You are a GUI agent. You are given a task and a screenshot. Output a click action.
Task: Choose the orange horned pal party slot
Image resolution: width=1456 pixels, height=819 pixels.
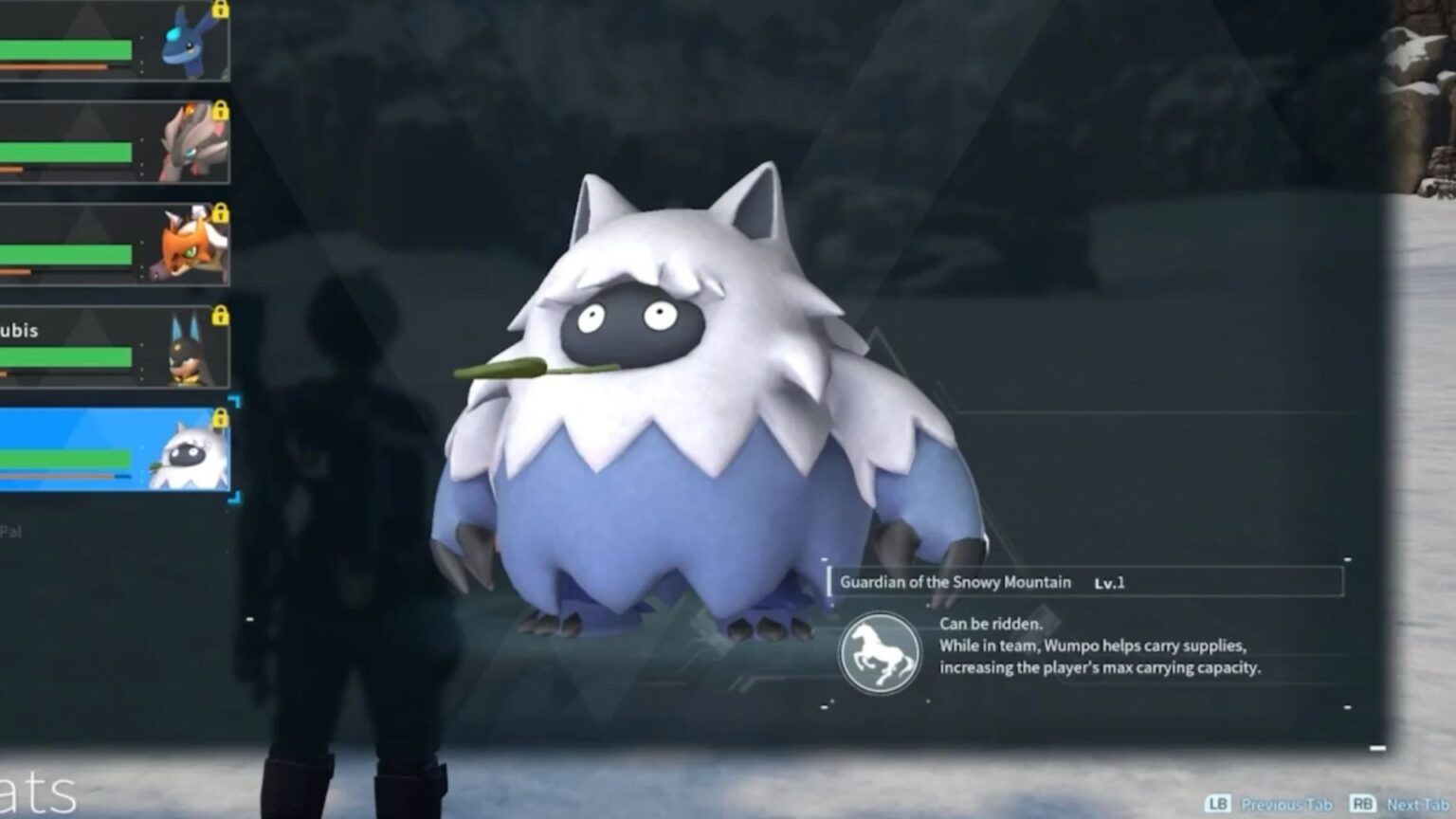(x=114, y=245)
